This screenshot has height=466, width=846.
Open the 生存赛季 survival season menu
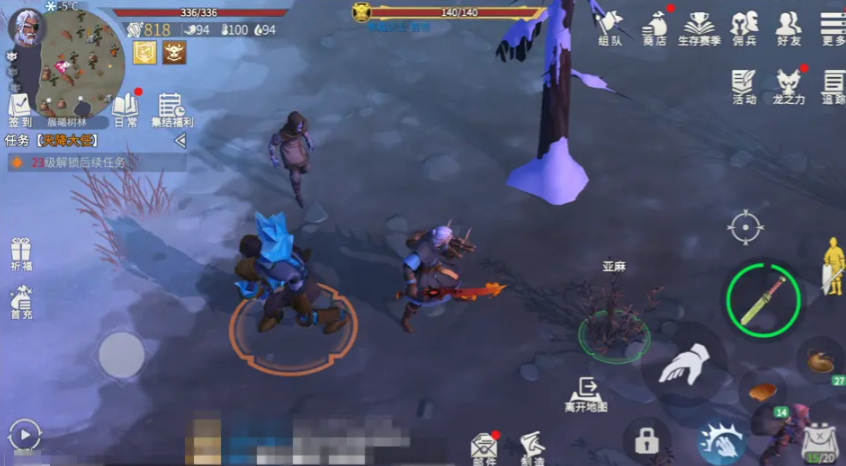(x=699, y=27)
